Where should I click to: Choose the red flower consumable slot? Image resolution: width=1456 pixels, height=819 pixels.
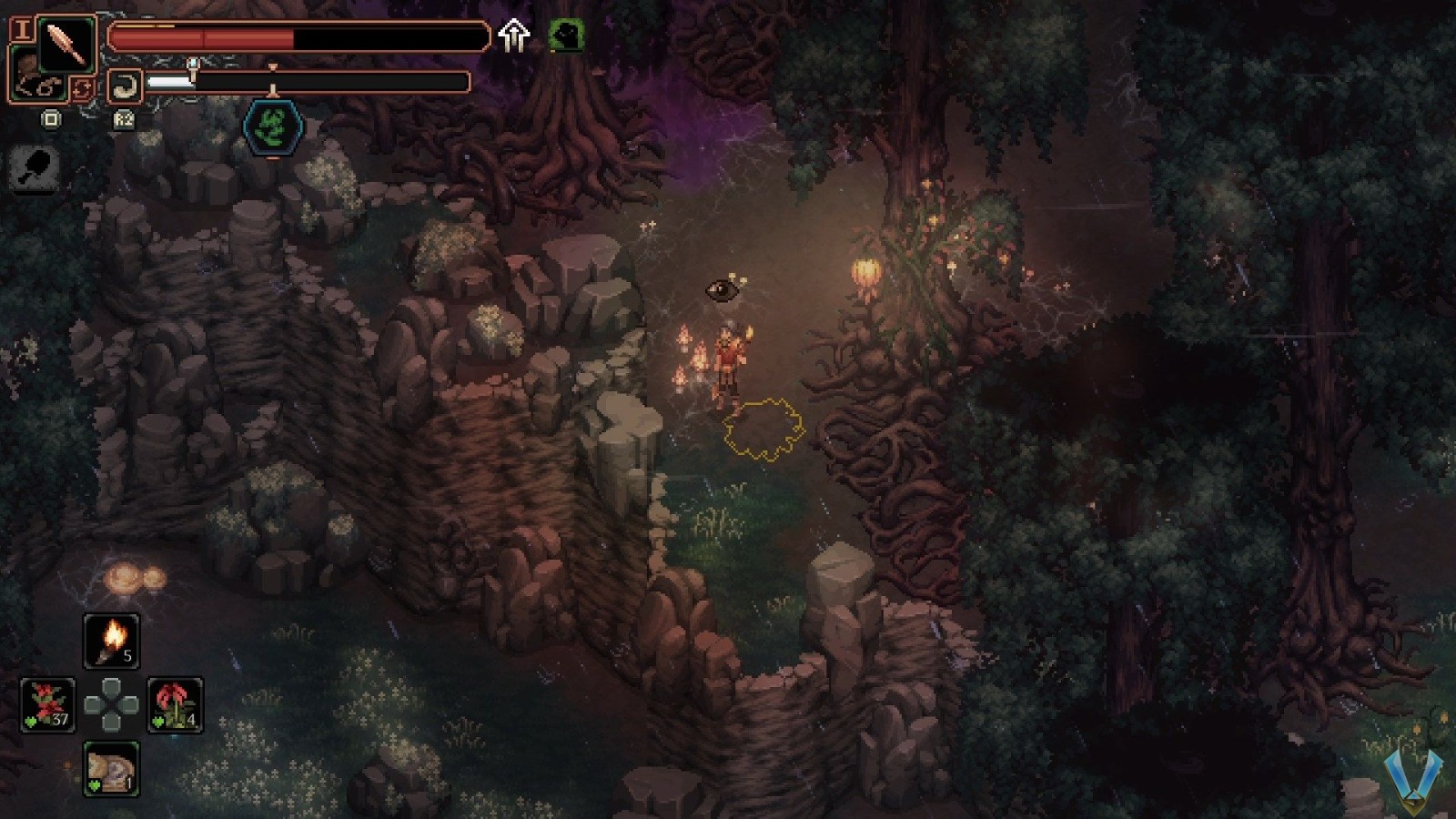pyautogui.click(x=175, y=704)
